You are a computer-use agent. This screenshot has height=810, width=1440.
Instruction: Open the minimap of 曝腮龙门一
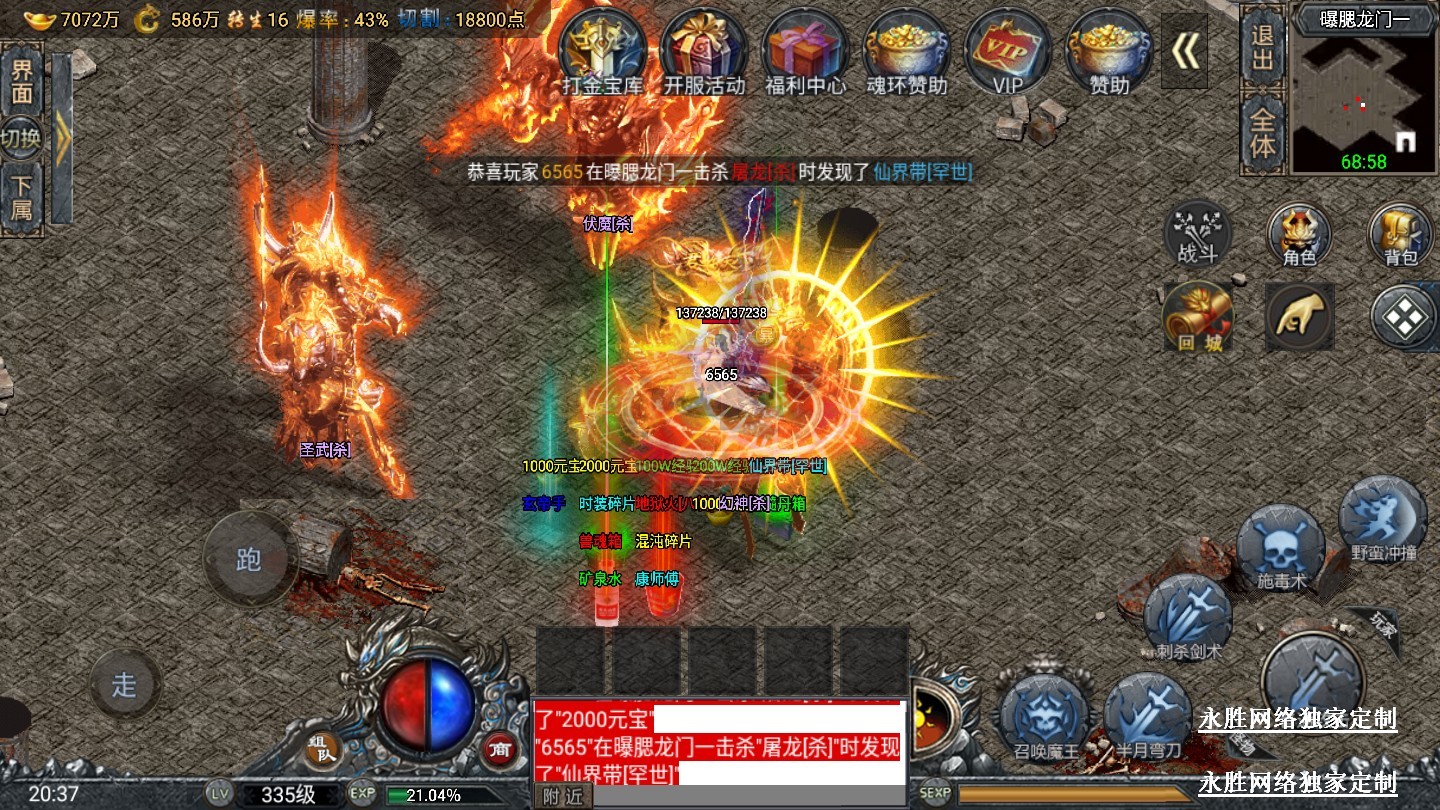click(x=1365, y=102)
